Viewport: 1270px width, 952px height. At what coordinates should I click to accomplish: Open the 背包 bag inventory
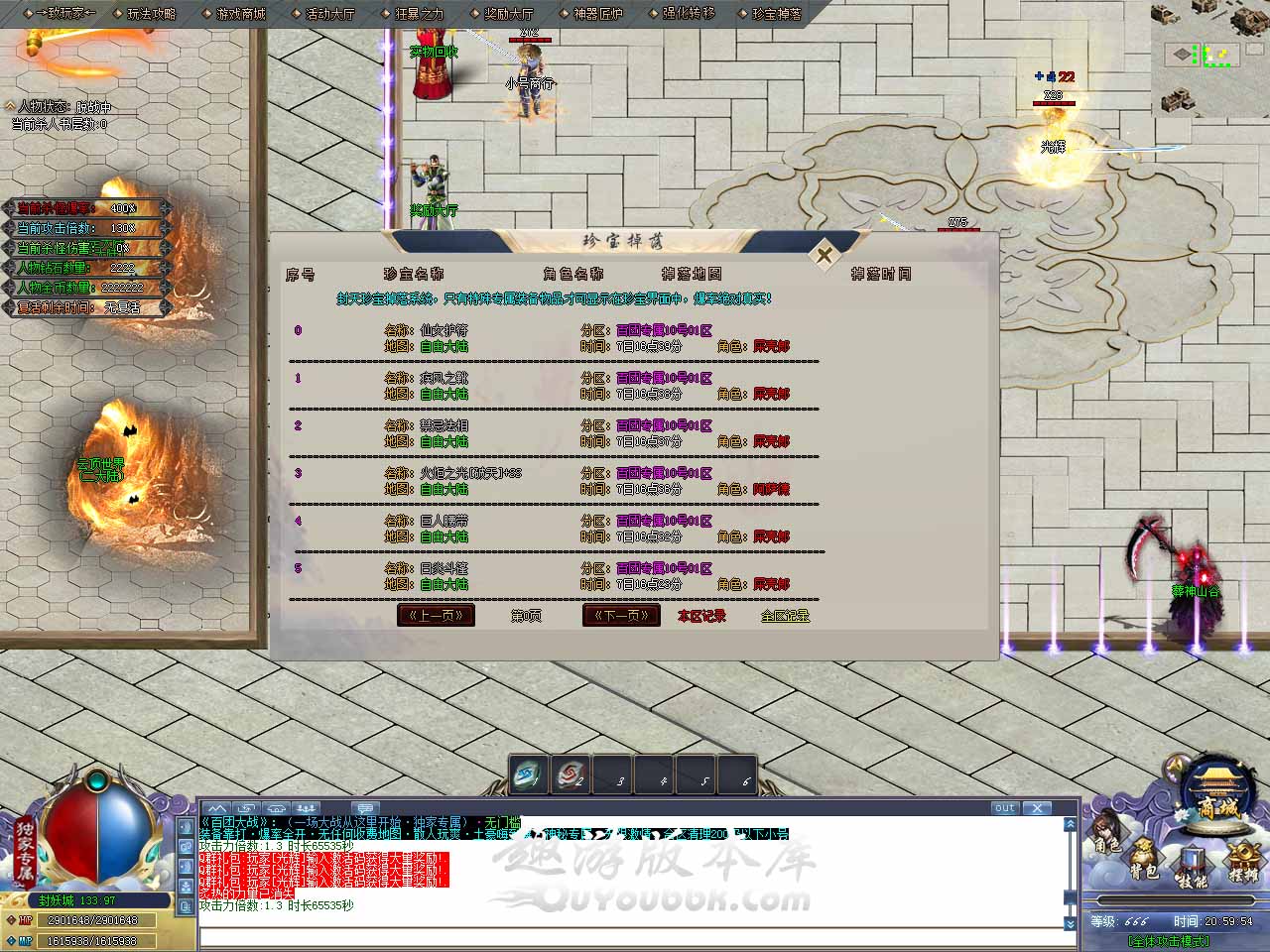(x=1145, y=863)
